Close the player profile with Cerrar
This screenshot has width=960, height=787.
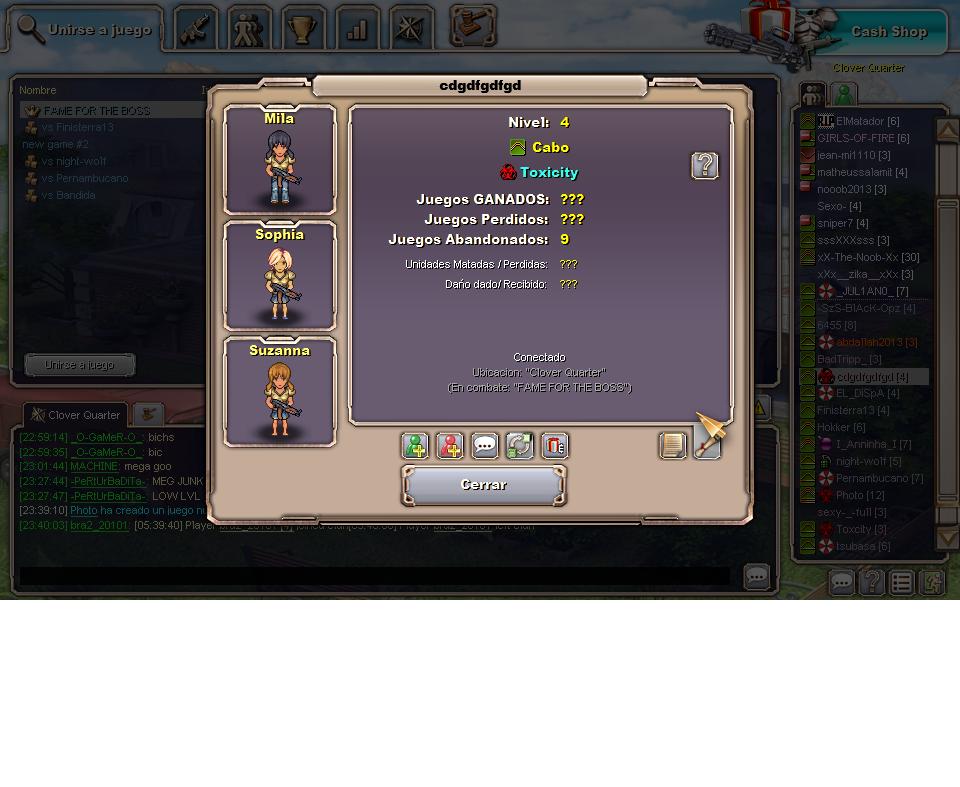tap(484, 485)
